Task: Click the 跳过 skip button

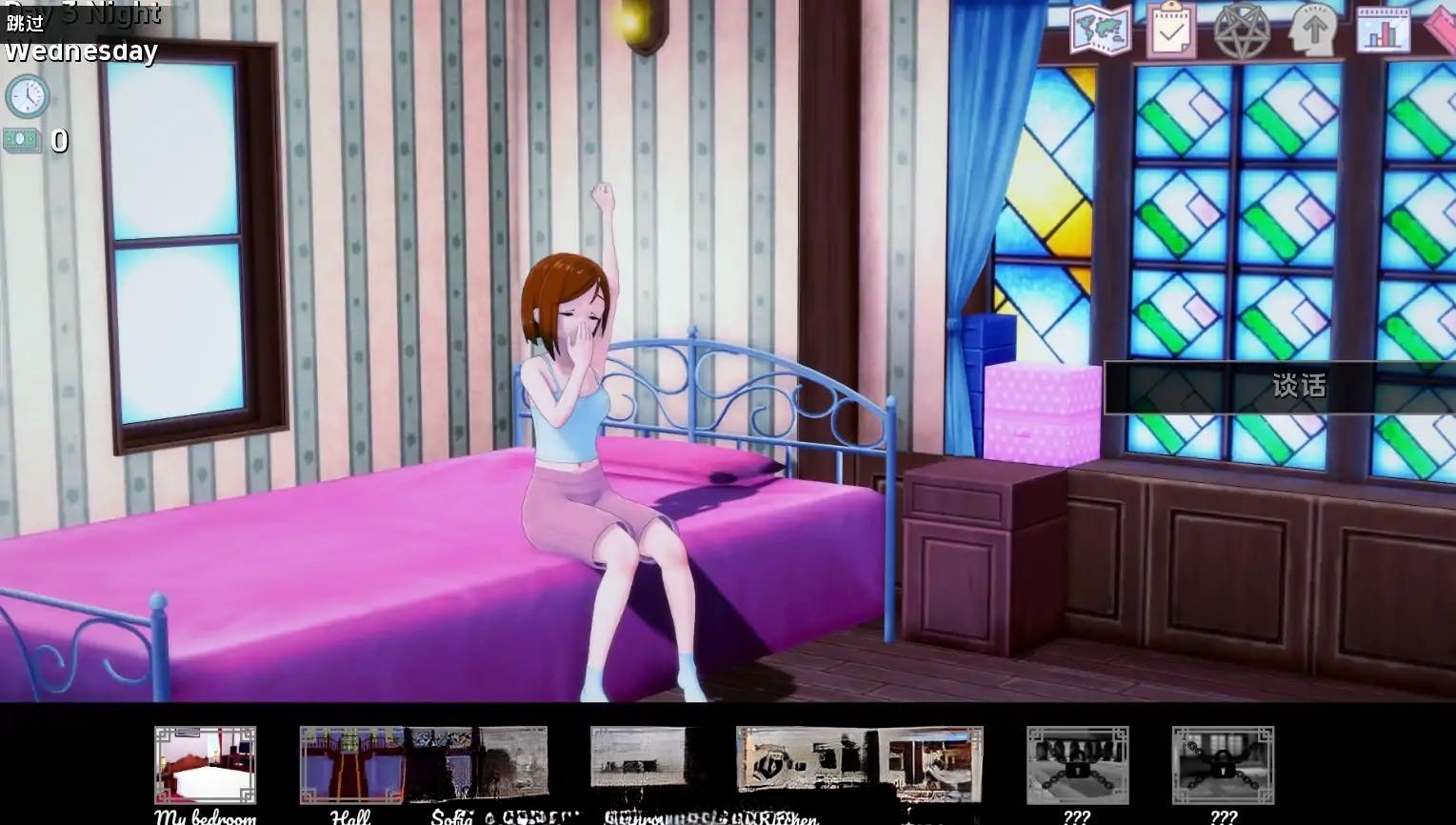Action: coord(26,23)
